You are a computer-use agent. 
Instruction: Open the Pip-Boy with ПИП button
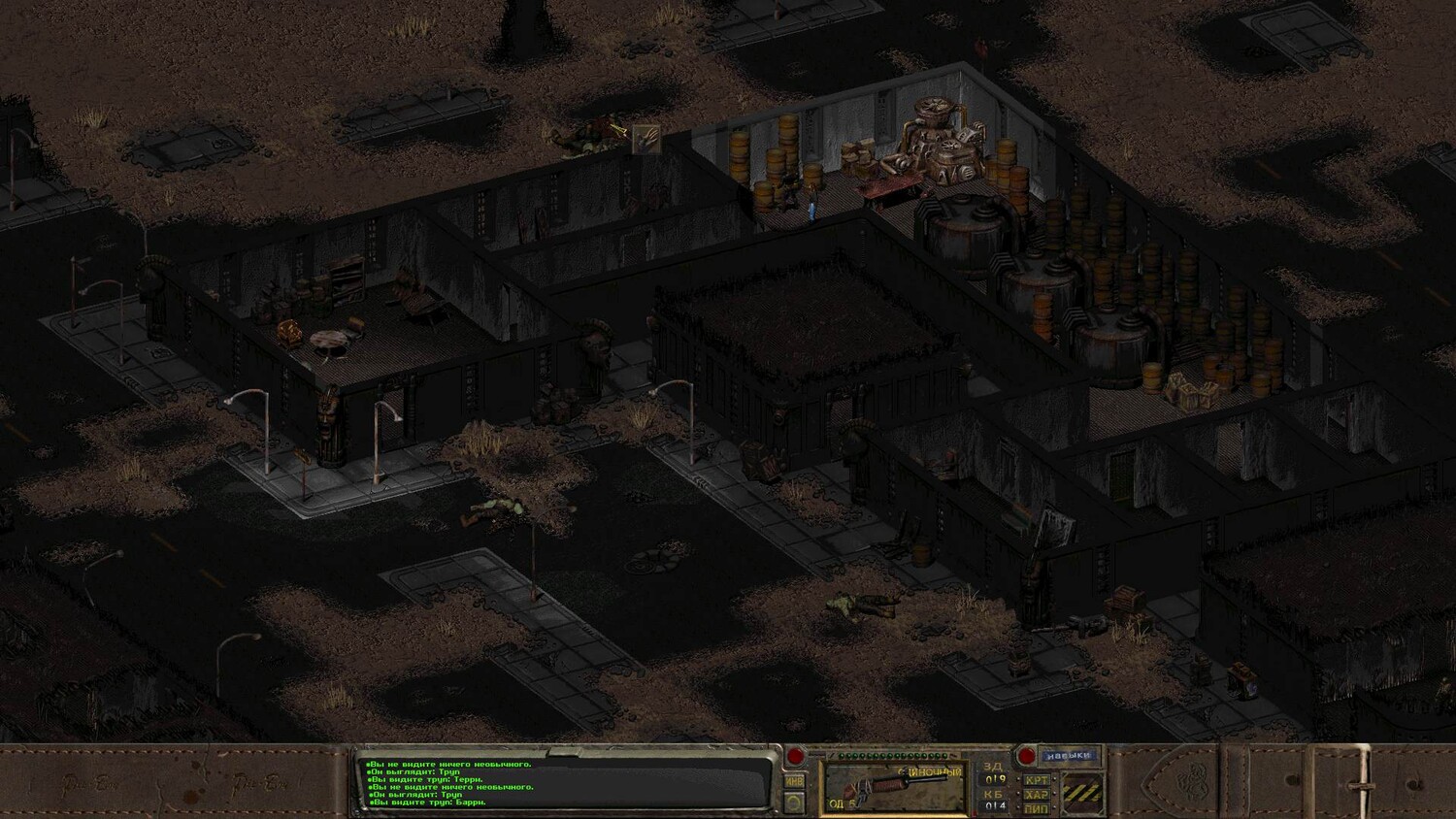coord(1037,808)
